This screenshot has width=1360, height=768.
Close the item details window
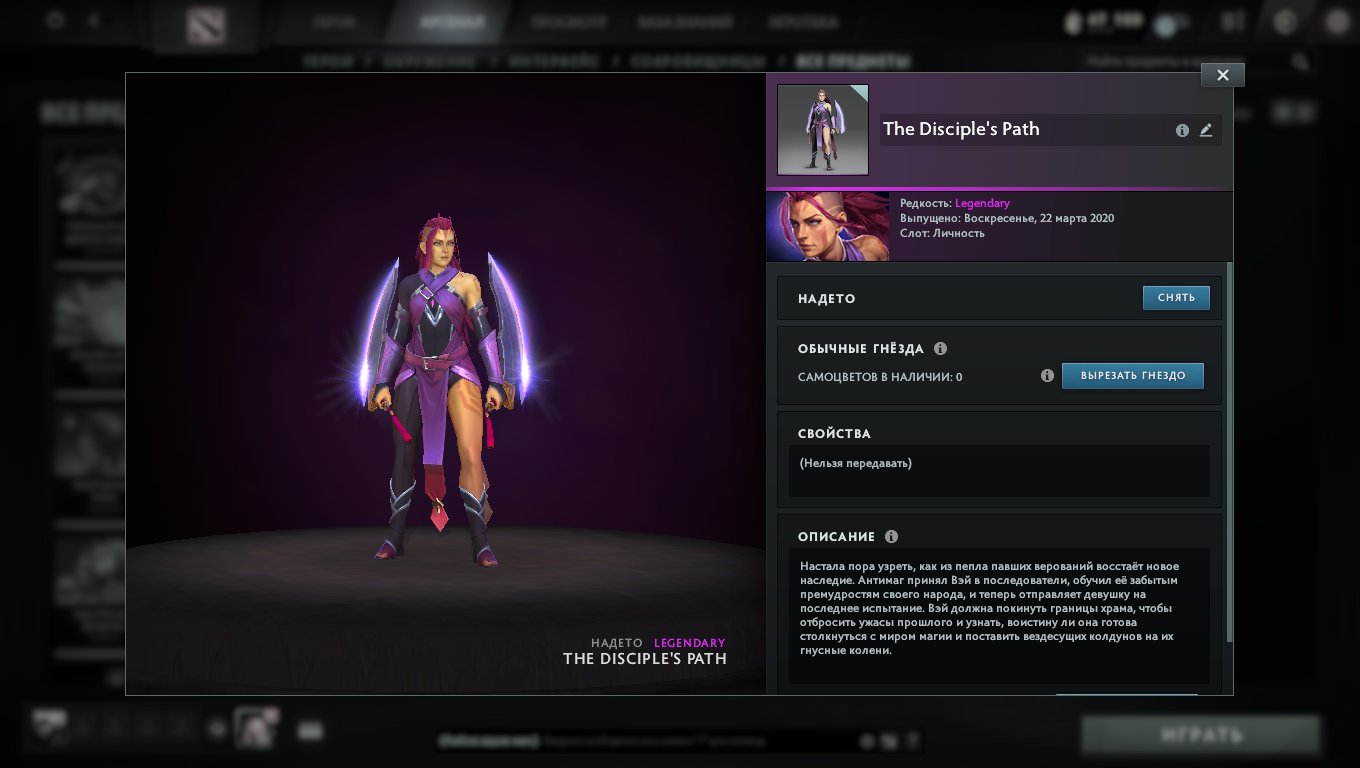(x=1222, y=75)
